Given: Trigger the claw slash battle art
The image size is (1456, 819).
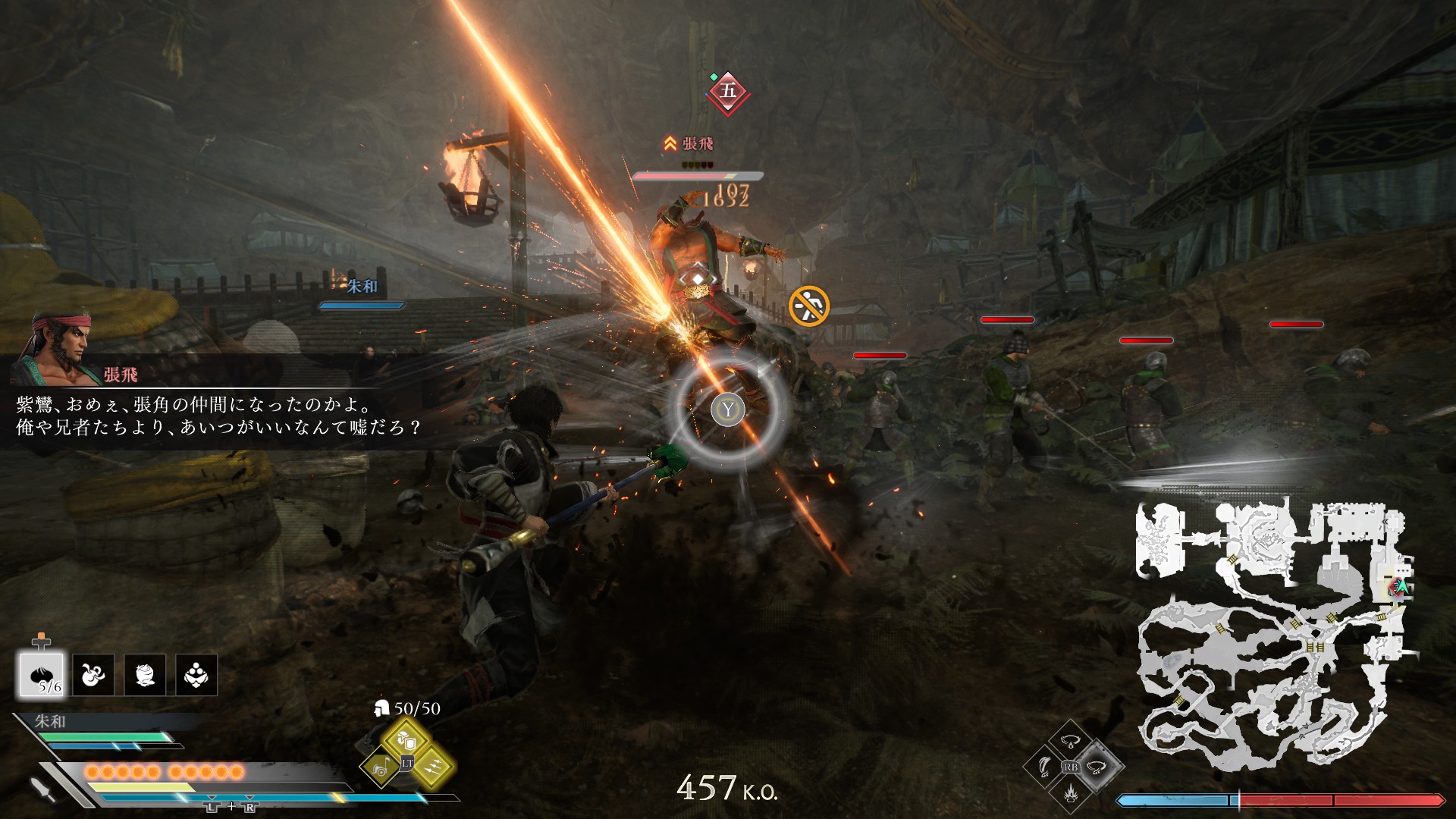Looking at the screenshot, I should coord(1045,767).
